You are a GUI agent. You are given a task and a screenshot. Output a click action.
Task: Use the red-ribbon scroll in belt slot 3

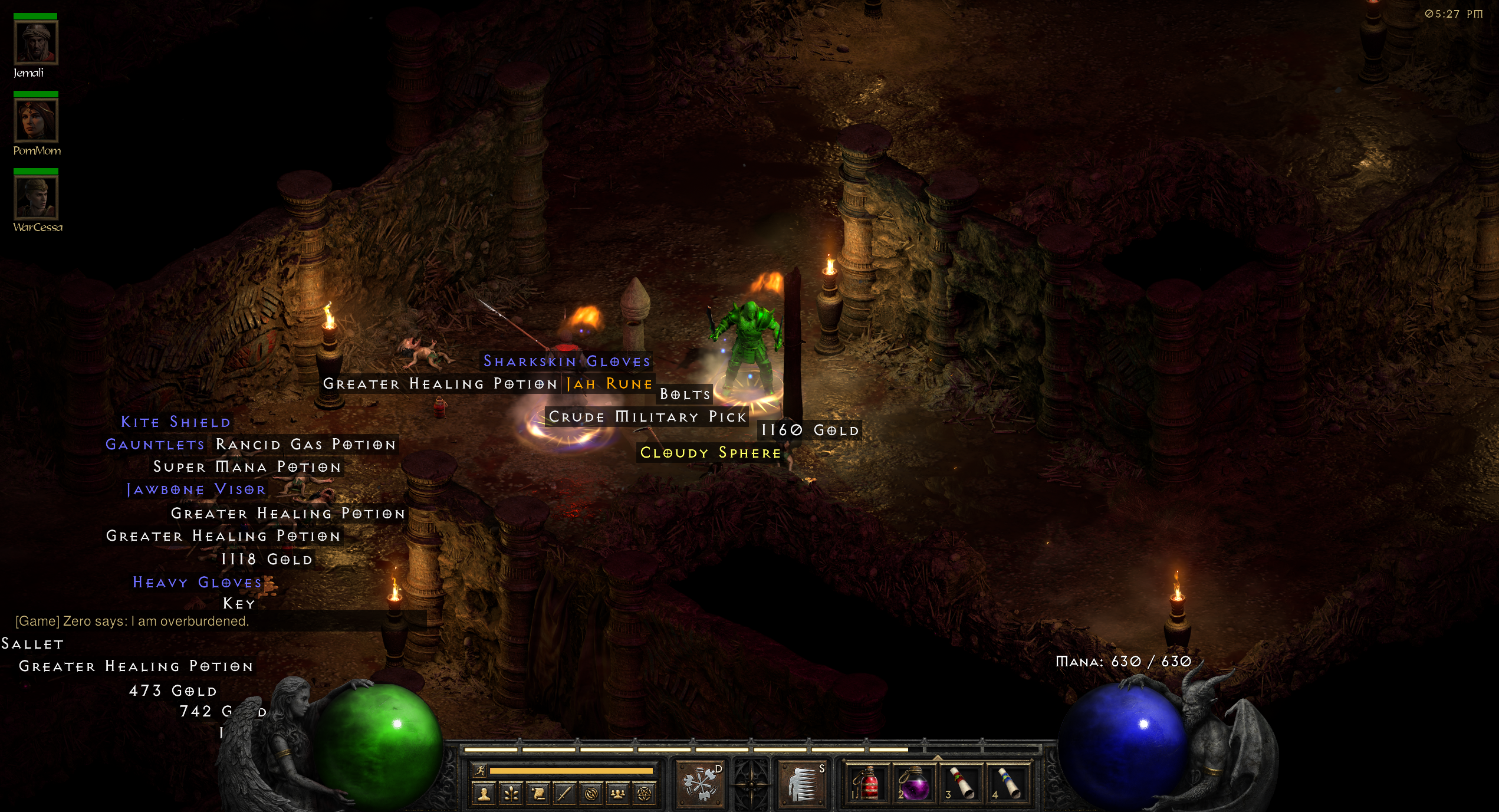[x=961, y=784]
